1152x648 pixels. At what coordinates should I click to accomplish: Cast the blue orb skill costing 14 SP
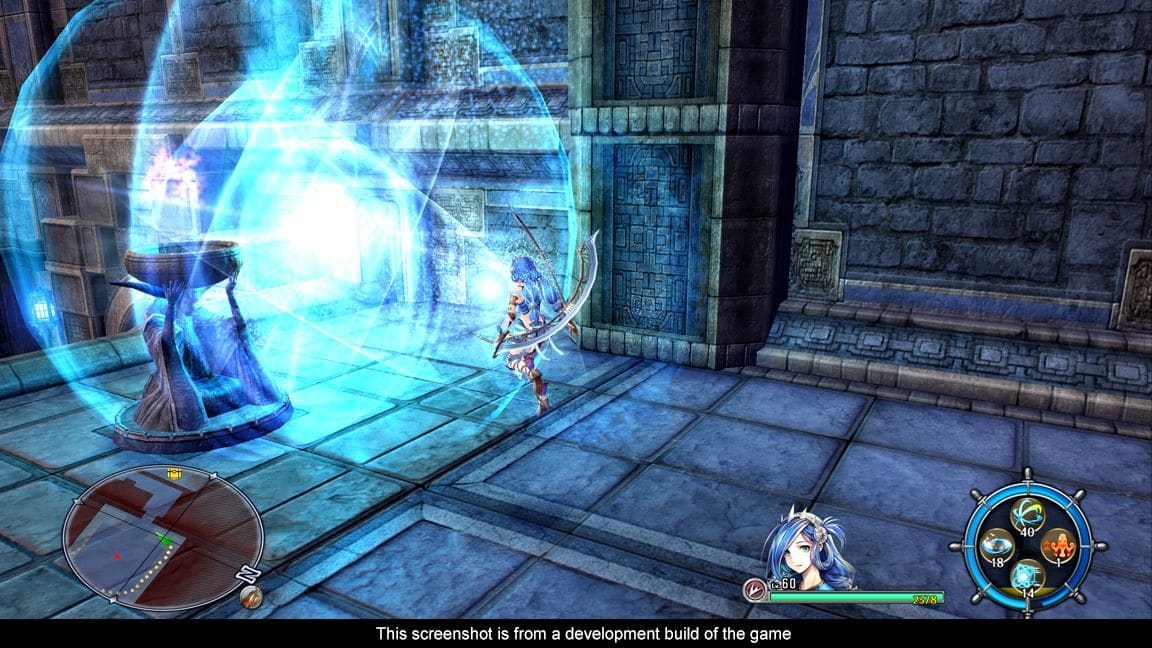click(1028, 577)
